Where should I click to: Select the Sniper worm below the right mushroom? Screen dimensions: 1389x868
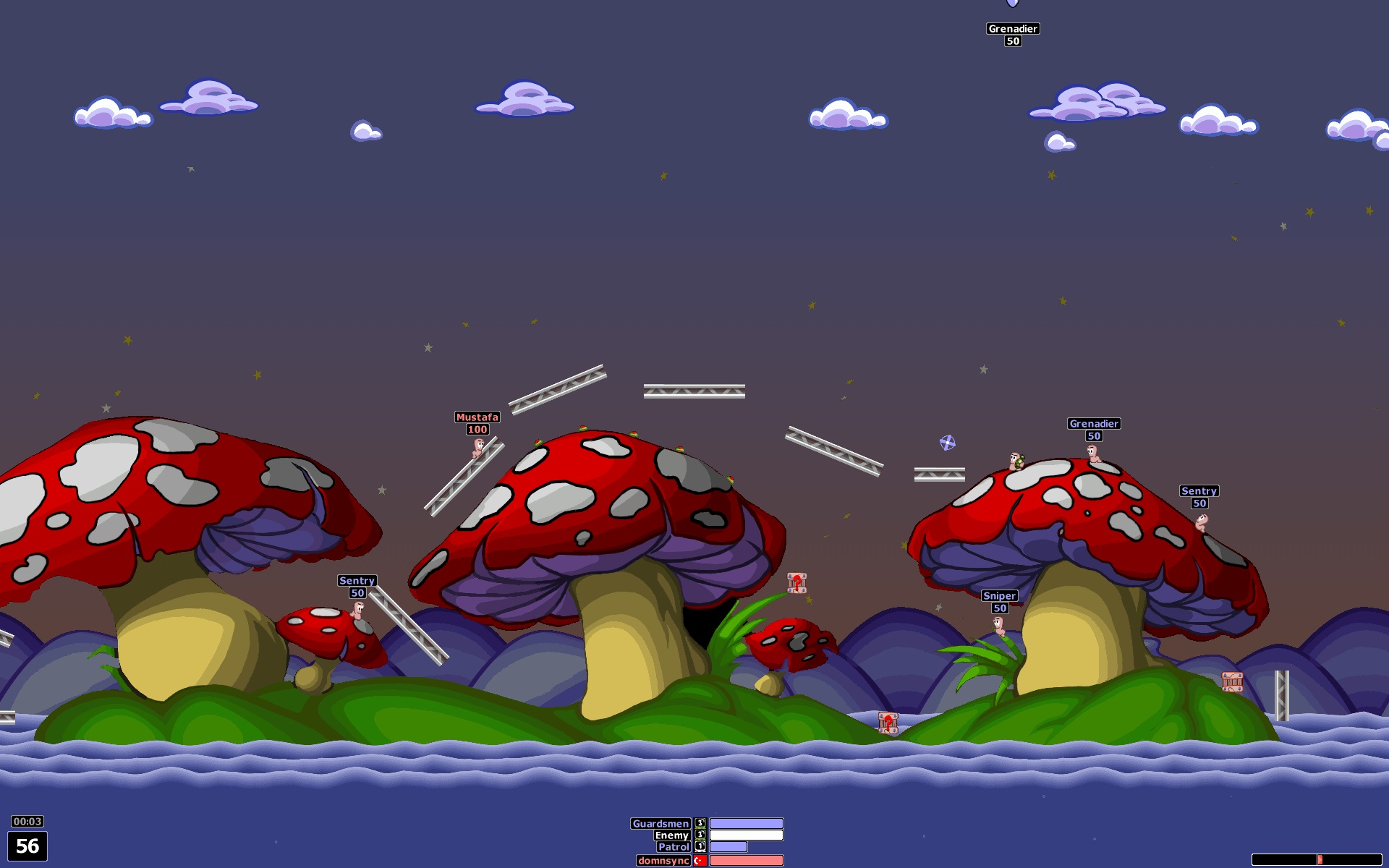[x=999, y=626]
